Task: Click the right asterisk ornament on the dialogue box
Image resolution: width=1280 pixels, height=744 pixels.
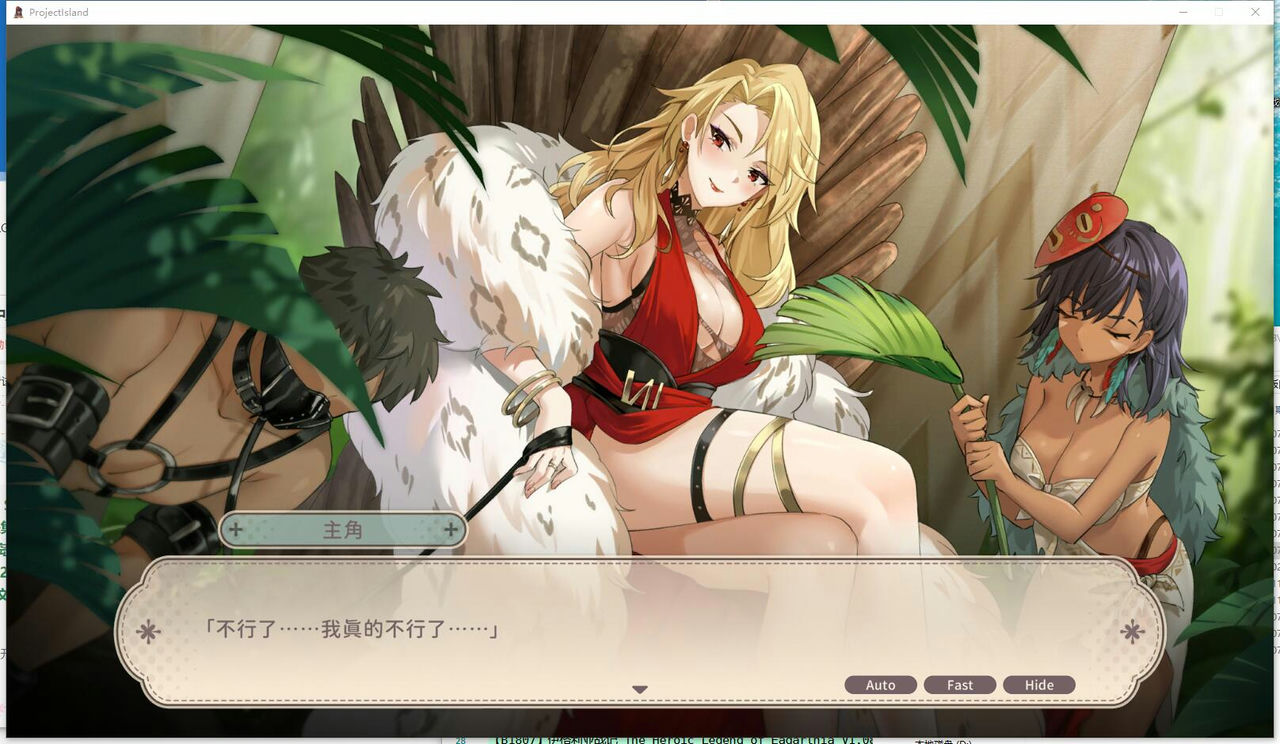Action: pos(1131,631)
